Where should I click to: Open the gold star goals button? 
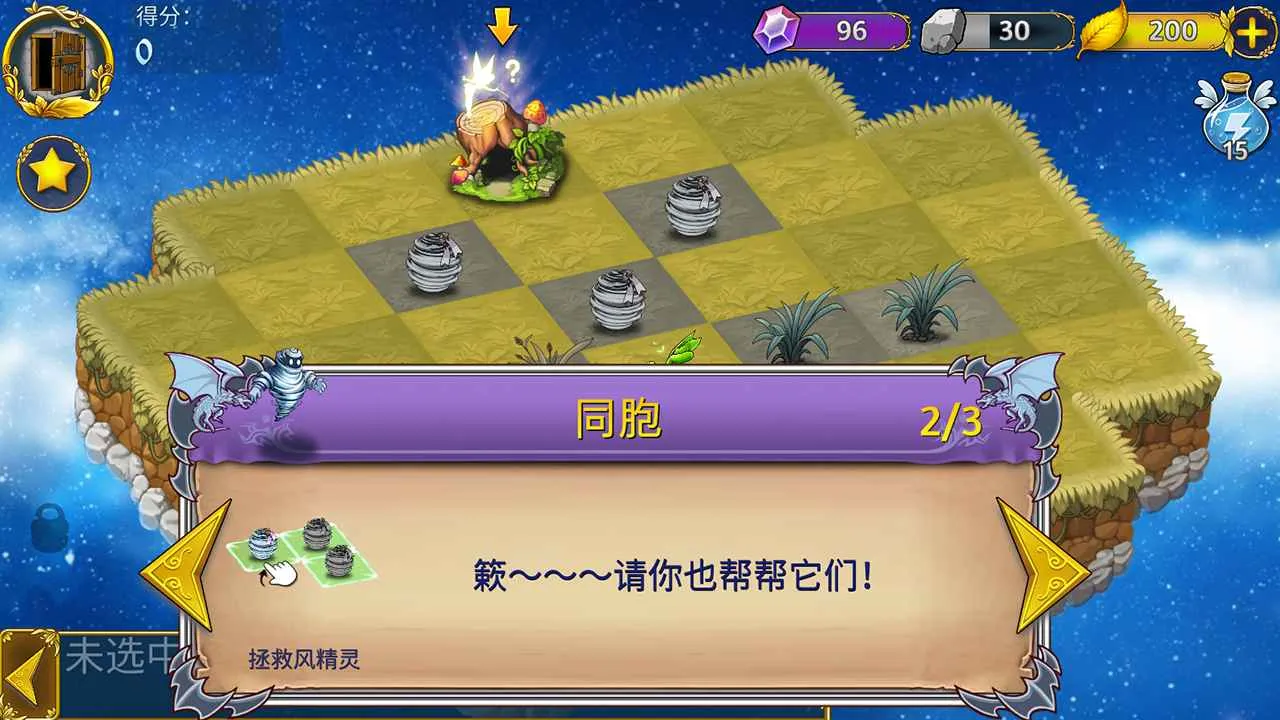[53, 173]
